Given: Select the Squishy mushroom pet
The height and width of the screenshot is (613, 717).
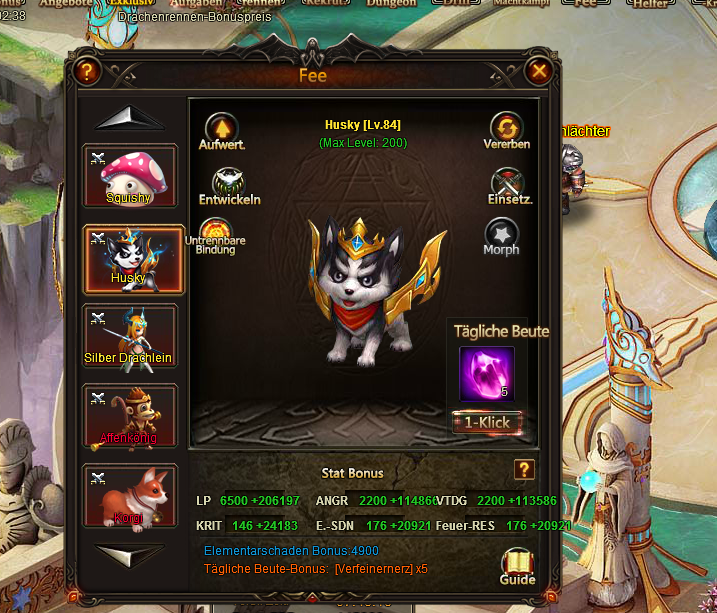Looking at the screenshot, I should [130, 176].
